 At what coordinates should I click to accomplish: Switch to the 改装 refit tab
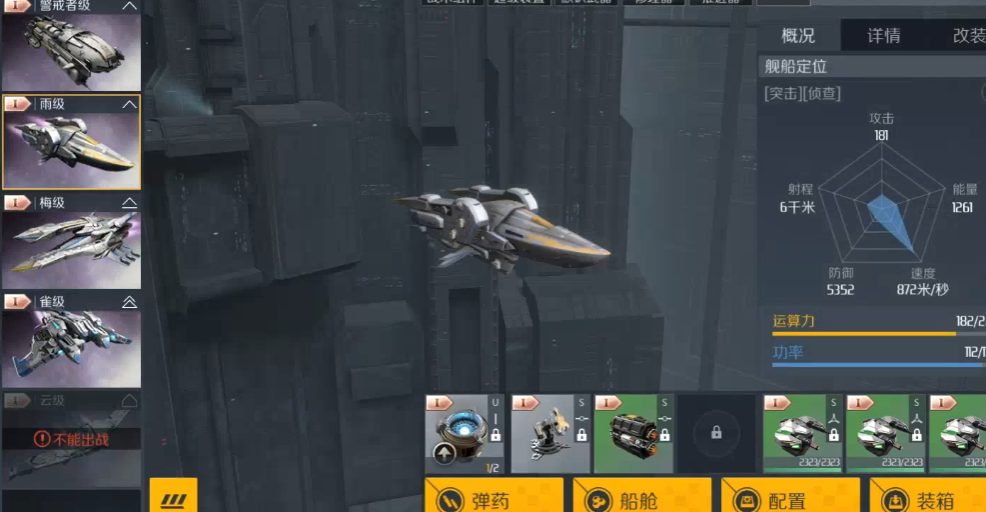tap(966, 36)
